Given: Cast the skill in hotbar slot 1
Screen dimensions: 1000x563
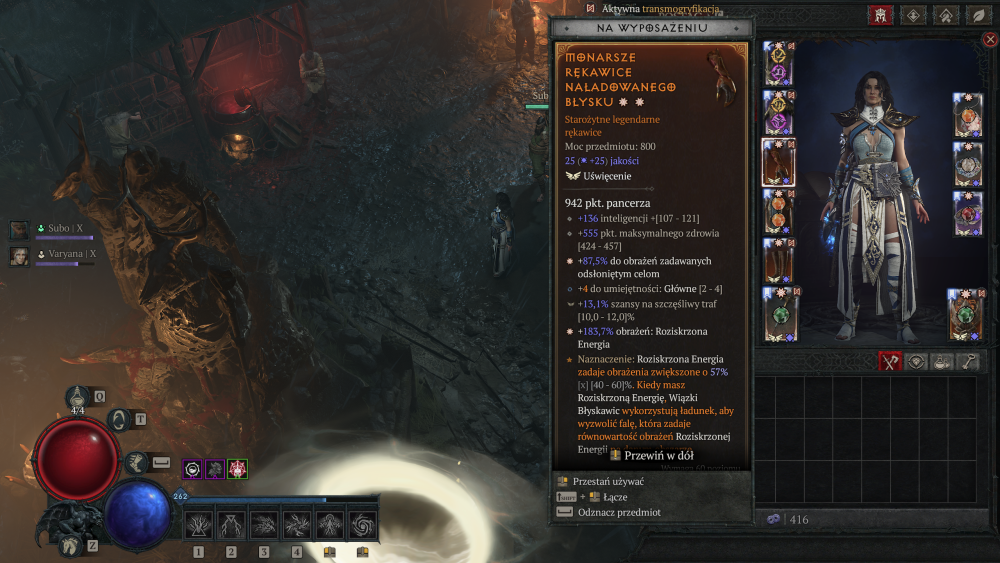Looking at the screenshot, I should coord(198,524).
